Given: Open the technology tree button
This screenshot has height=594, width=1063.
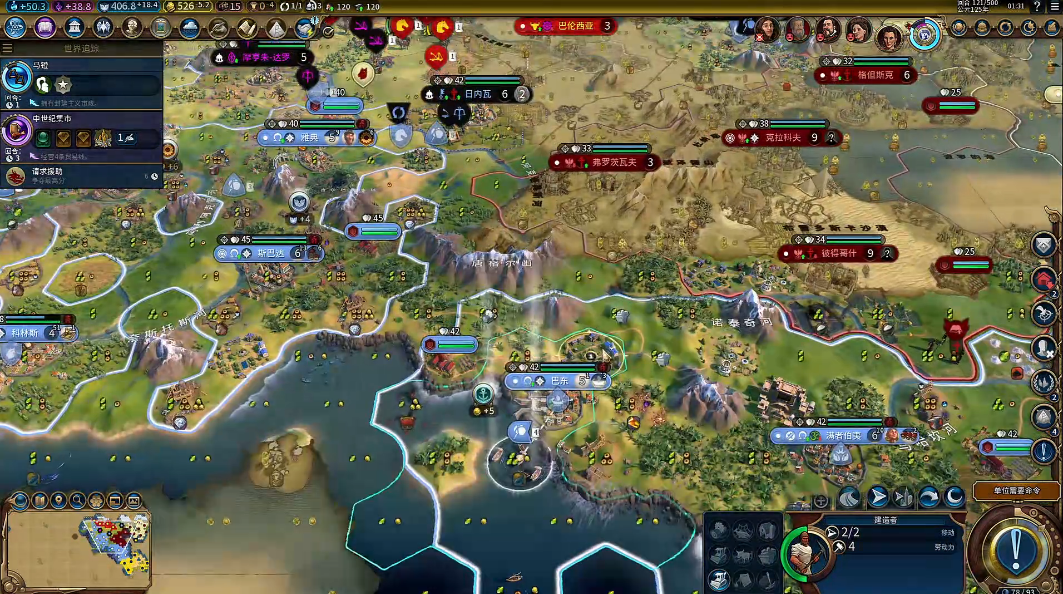Looking at the screenshot, I should tap(15, 27).
